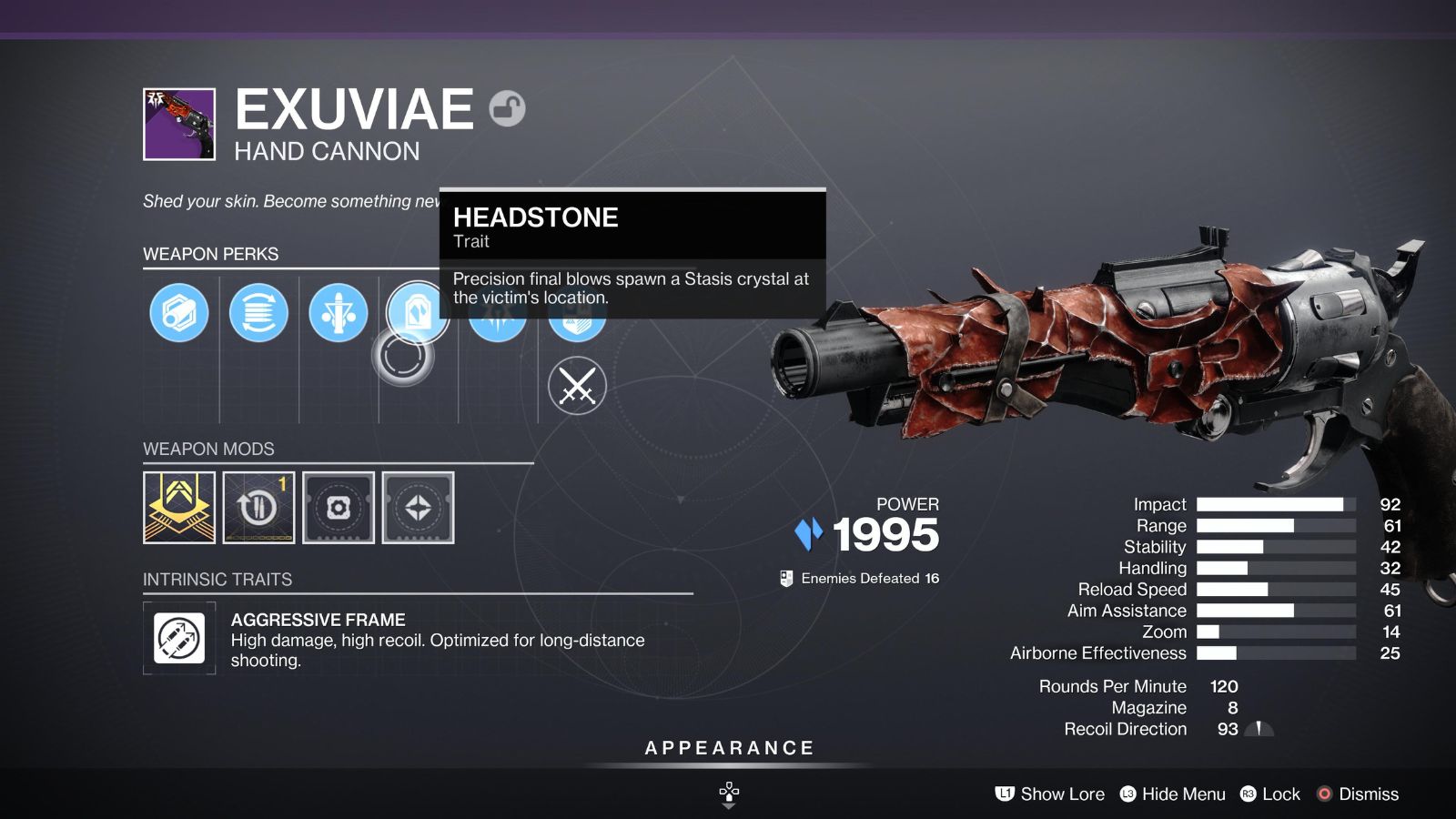
Task: Toggle the crossed-swords kill tracker perk
Action: (x=579, y=386)
